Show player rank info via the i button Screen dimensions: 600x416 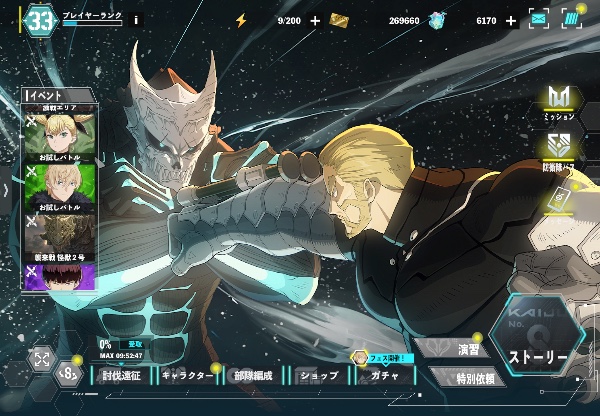(137, 19)
